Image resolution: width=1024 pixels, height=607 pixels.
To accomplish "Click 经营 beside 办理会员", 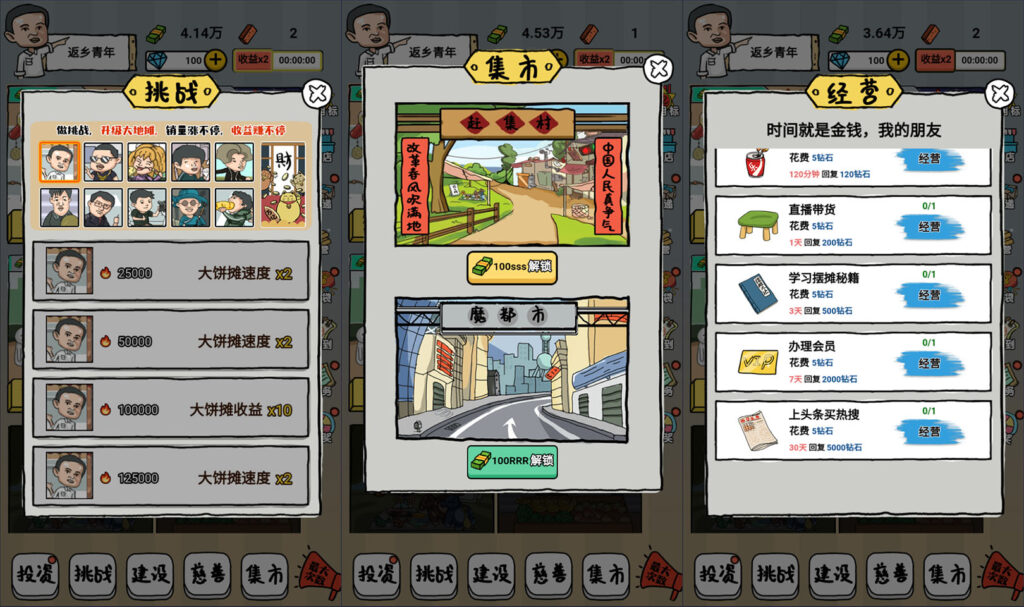I will [929, 363].
